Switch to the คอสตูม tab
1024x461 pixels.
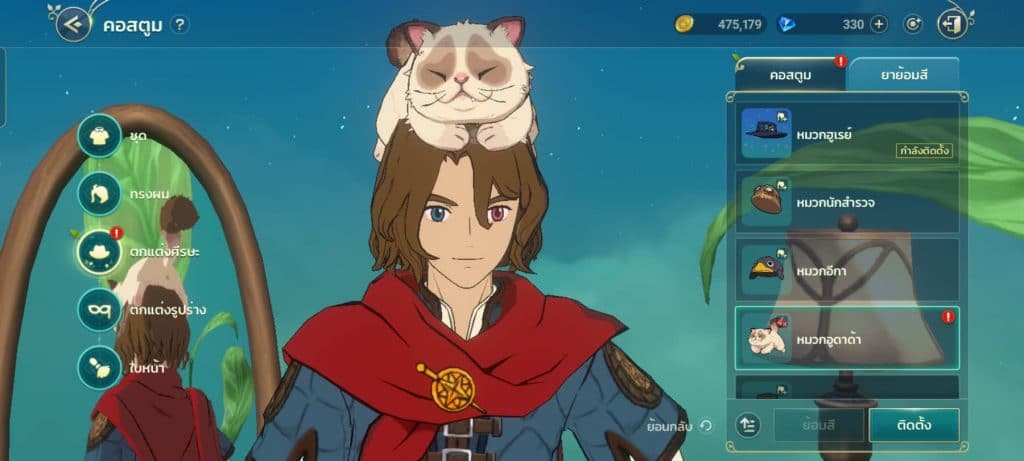[790, 75]
